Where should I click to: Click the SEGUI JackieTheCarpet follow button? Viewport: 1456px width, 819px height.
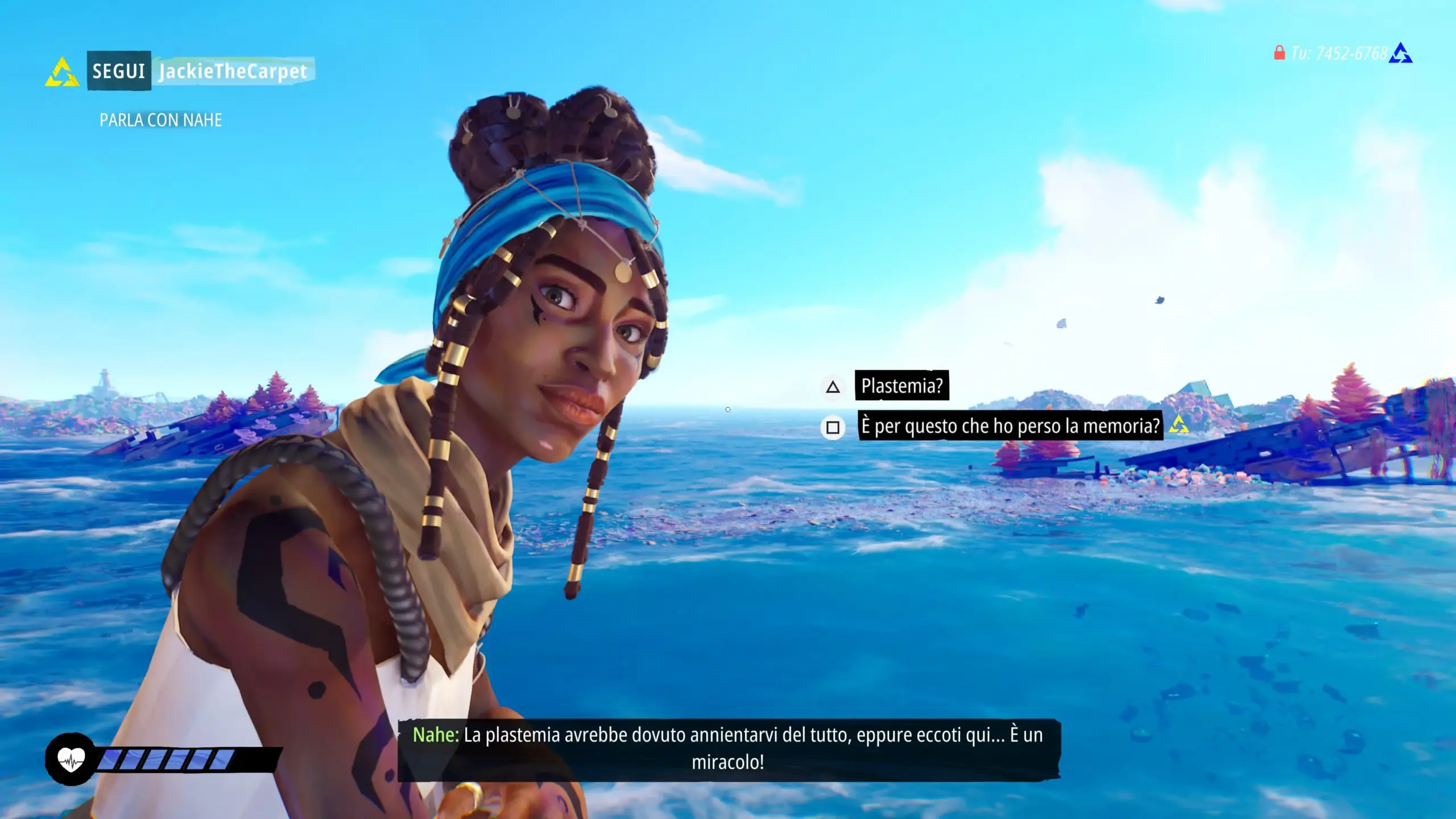(199, 71)
